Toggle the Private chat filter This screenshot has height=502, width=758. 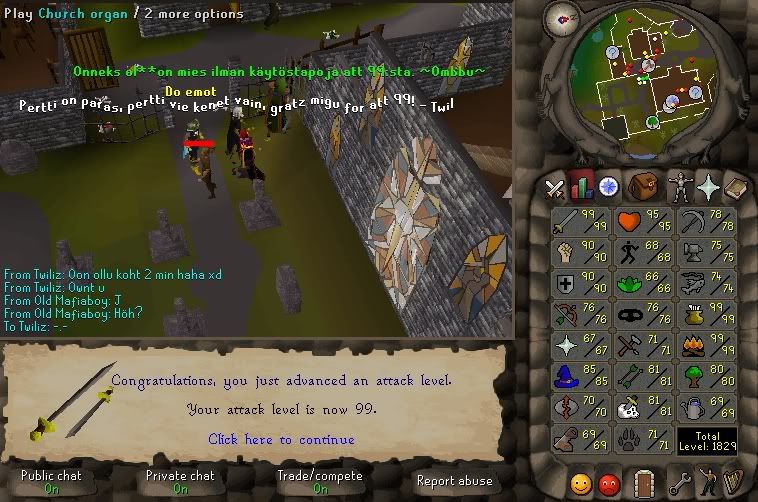coord(180,482)
